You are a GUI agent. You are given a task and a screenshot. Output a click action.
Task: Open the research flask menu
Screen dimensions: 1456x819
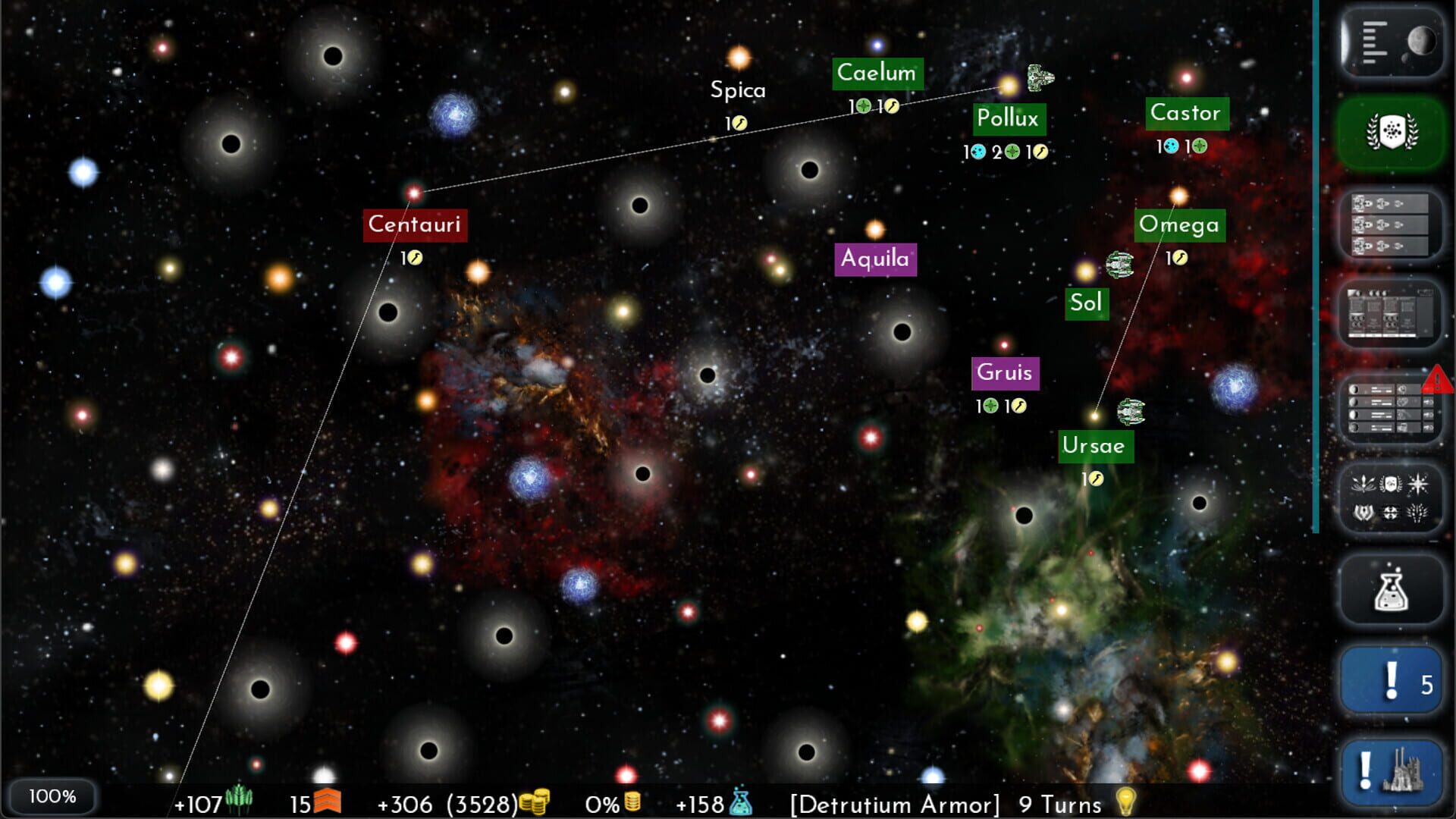[1391, 589]
